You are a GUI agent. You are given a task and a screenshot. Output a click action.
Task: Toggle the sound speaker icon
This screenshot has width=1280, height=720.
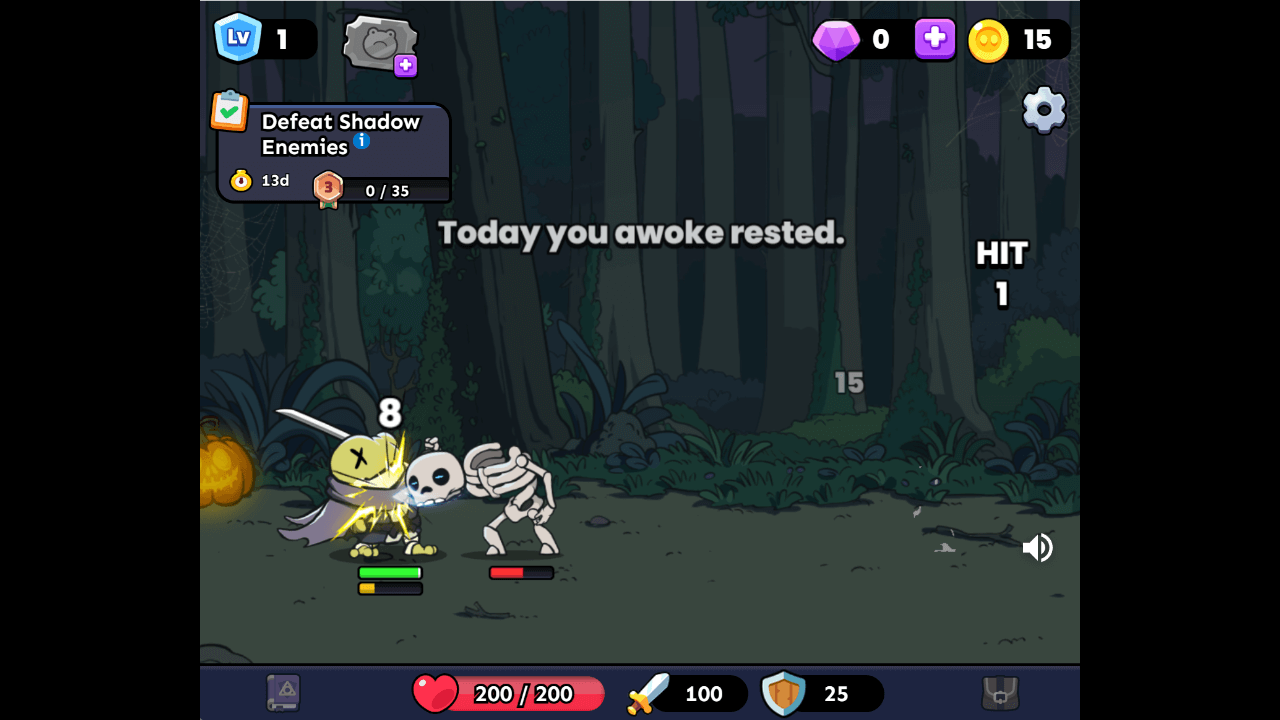tap(1037, 548)
